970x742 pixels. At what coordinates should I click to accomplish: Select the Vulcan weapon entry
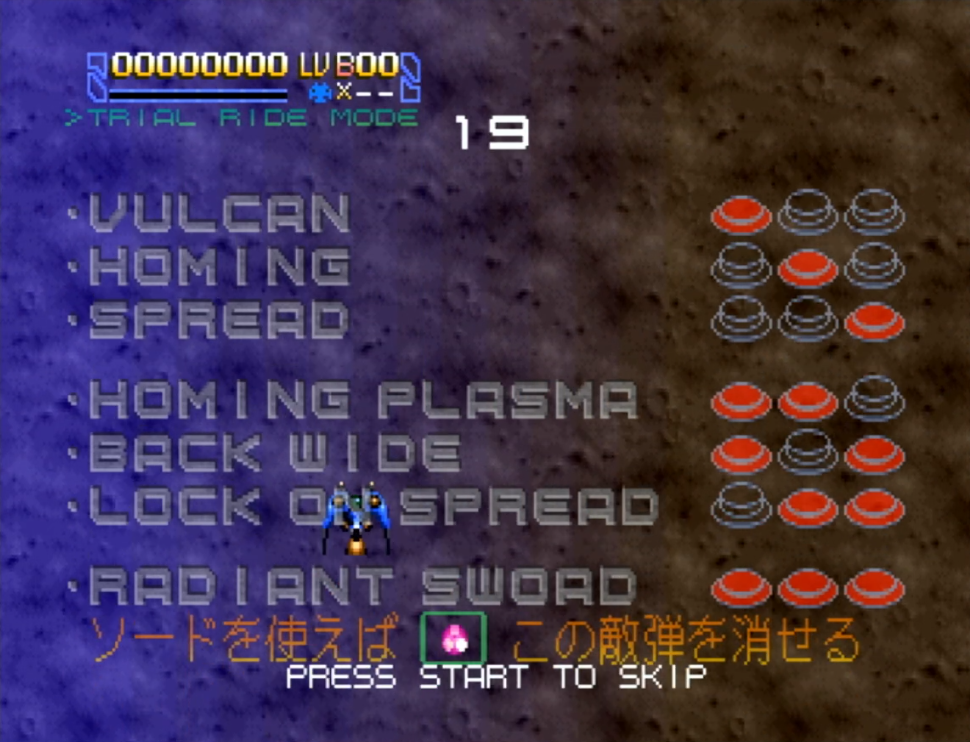point(220,213)
